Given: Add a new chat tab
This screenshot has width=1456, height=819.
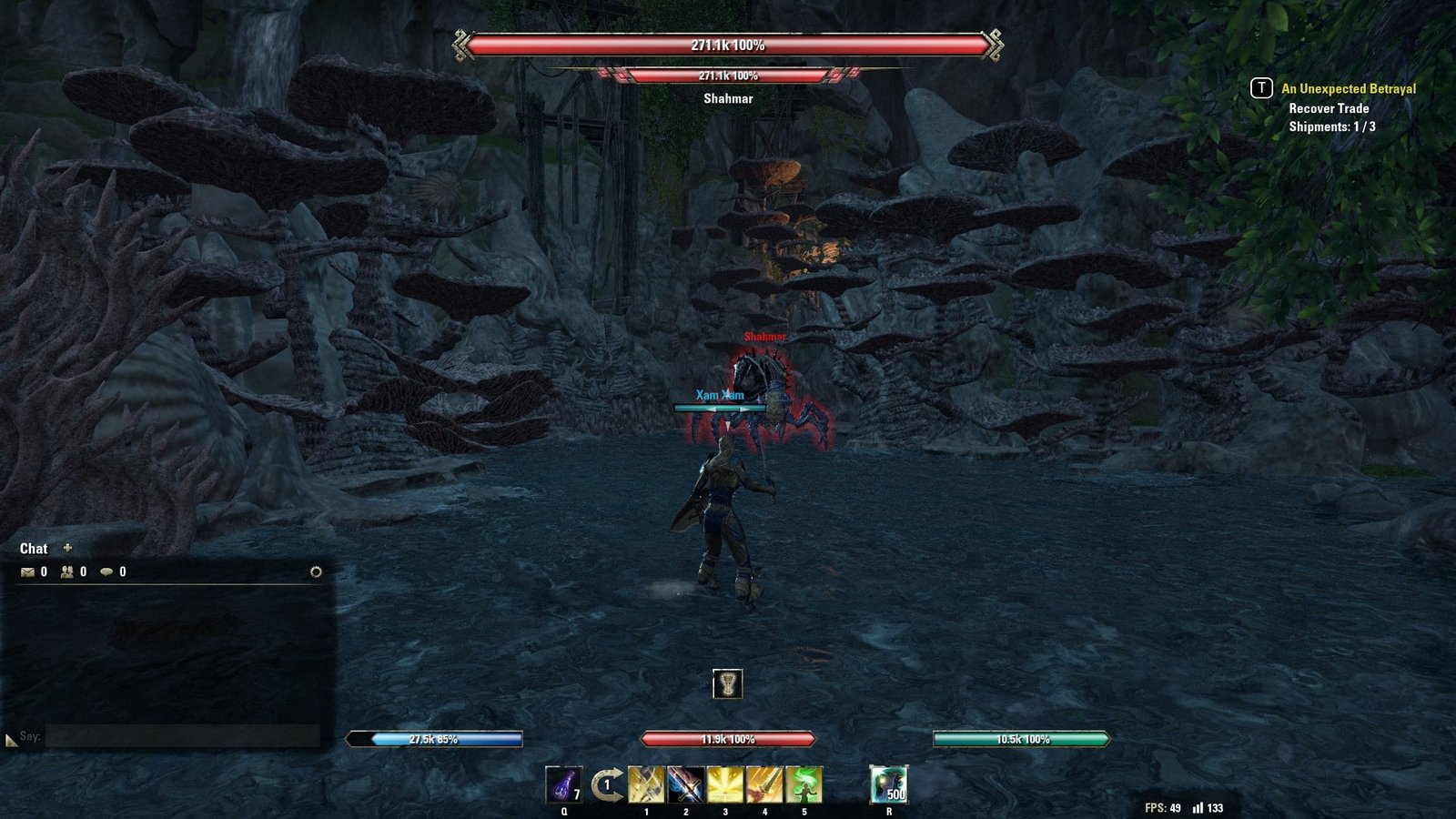Looking at the screenshot, I should pyautogui.click(x=67, y=548).
